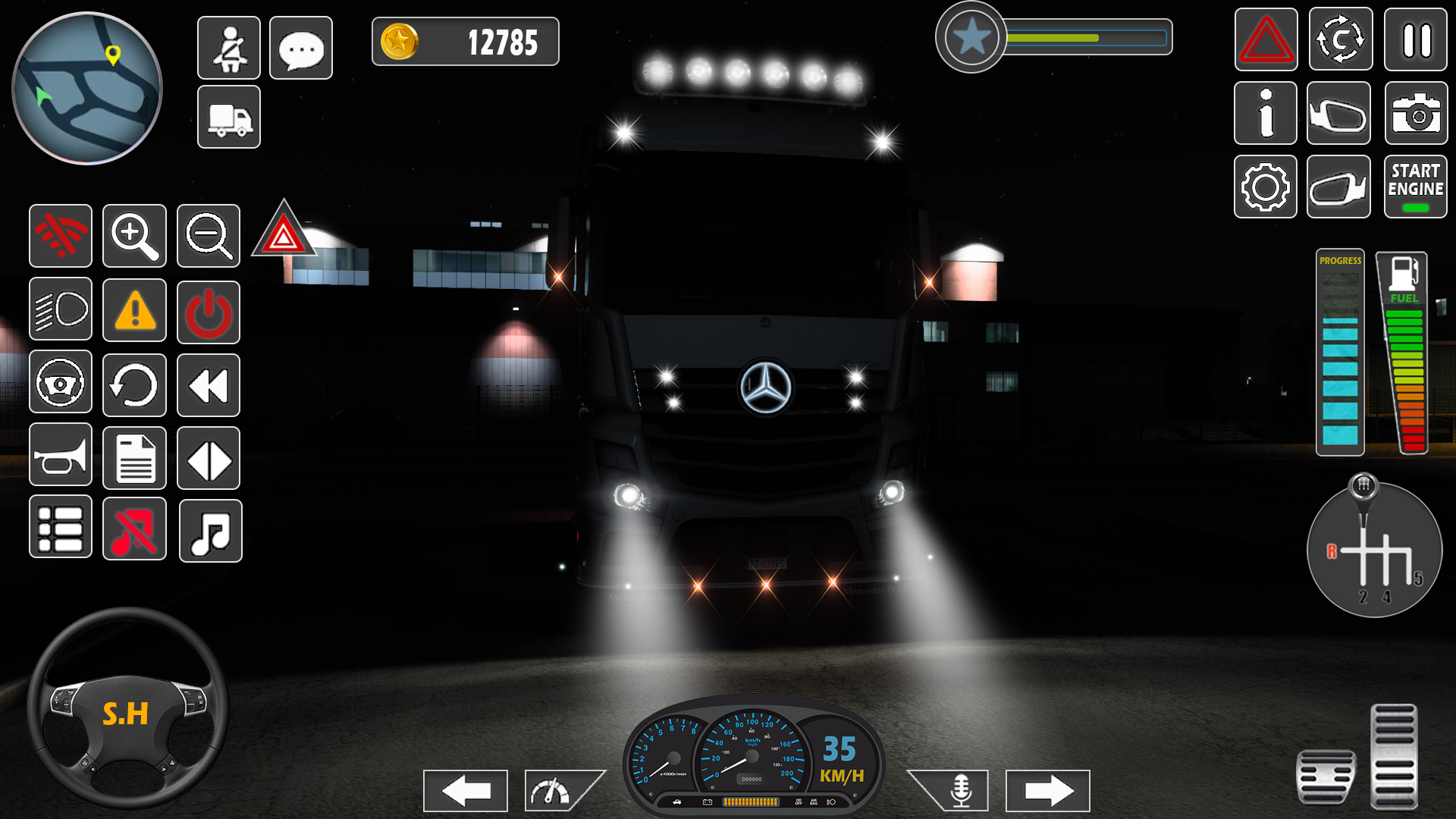Pause the game
The image size is (1456, 819).
[x=1416, y=40]
